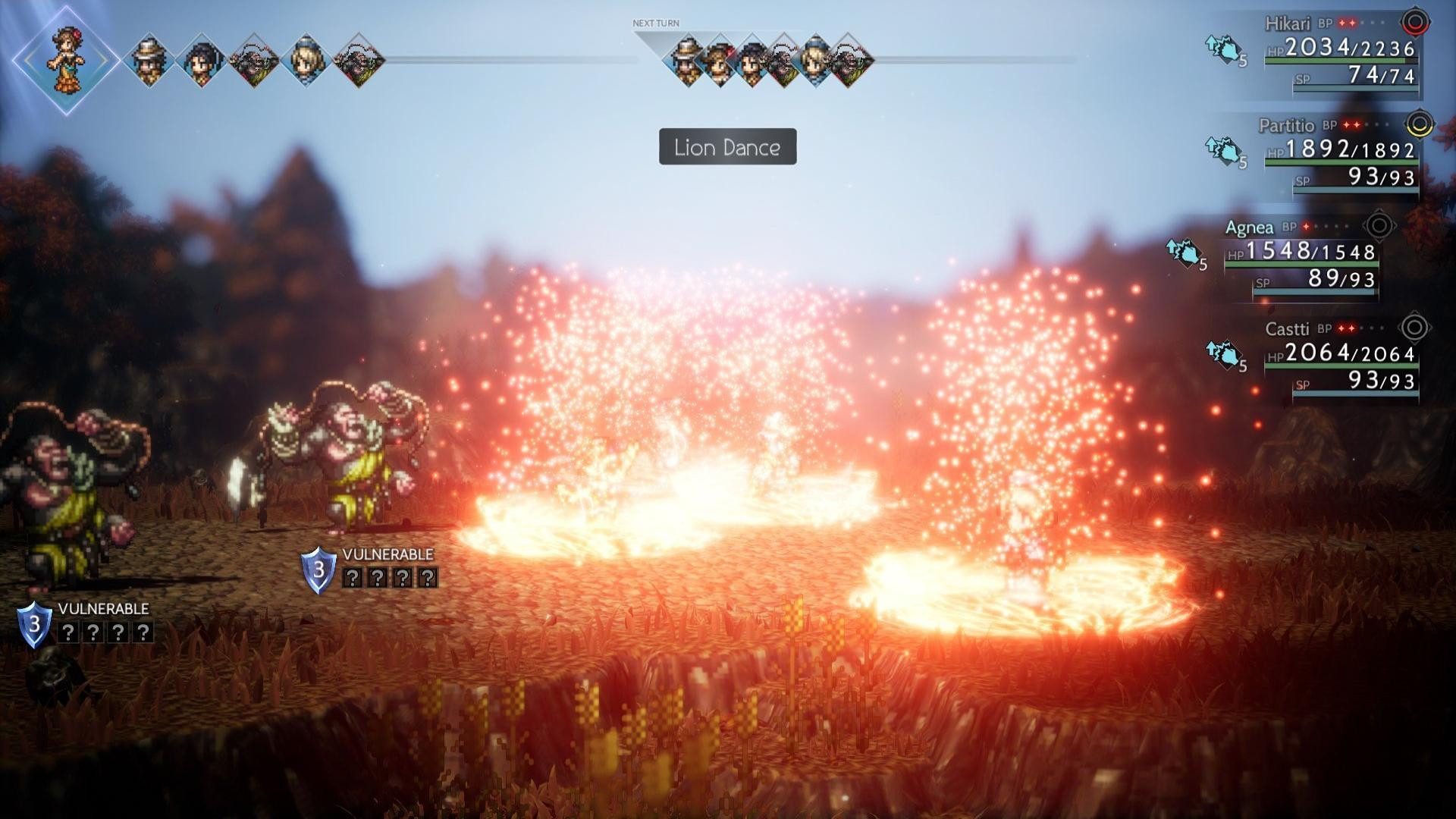This screenshot has width=1456, height=819.
Task: Inspect the buff icon beside Castti's panel
Action: click(1222, 354)
